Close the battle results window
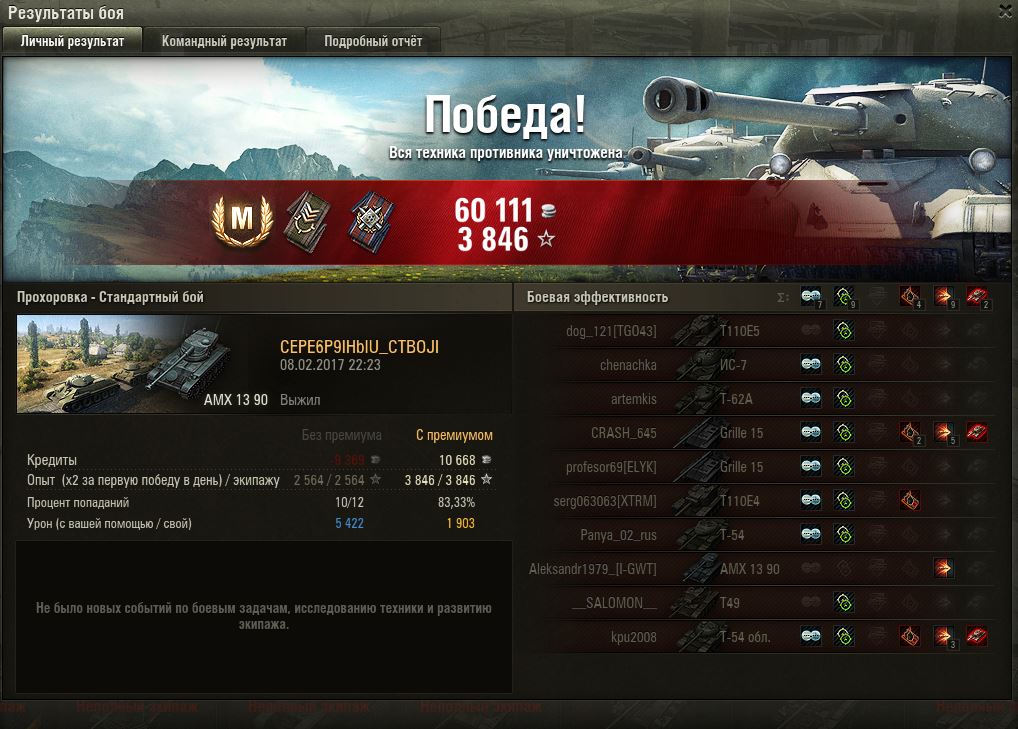 click(1005, 11)
